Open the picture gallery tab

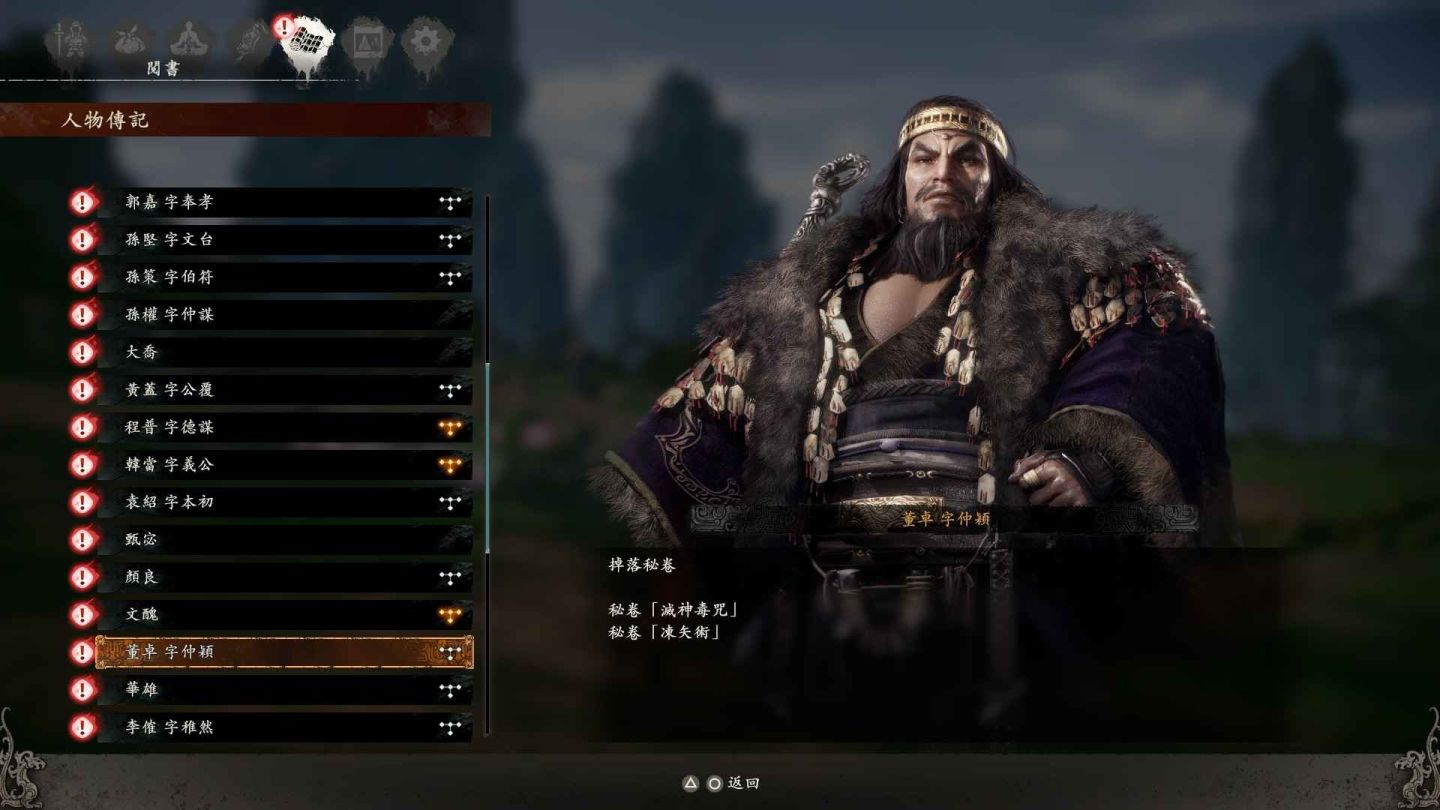[x=366, y=43]
